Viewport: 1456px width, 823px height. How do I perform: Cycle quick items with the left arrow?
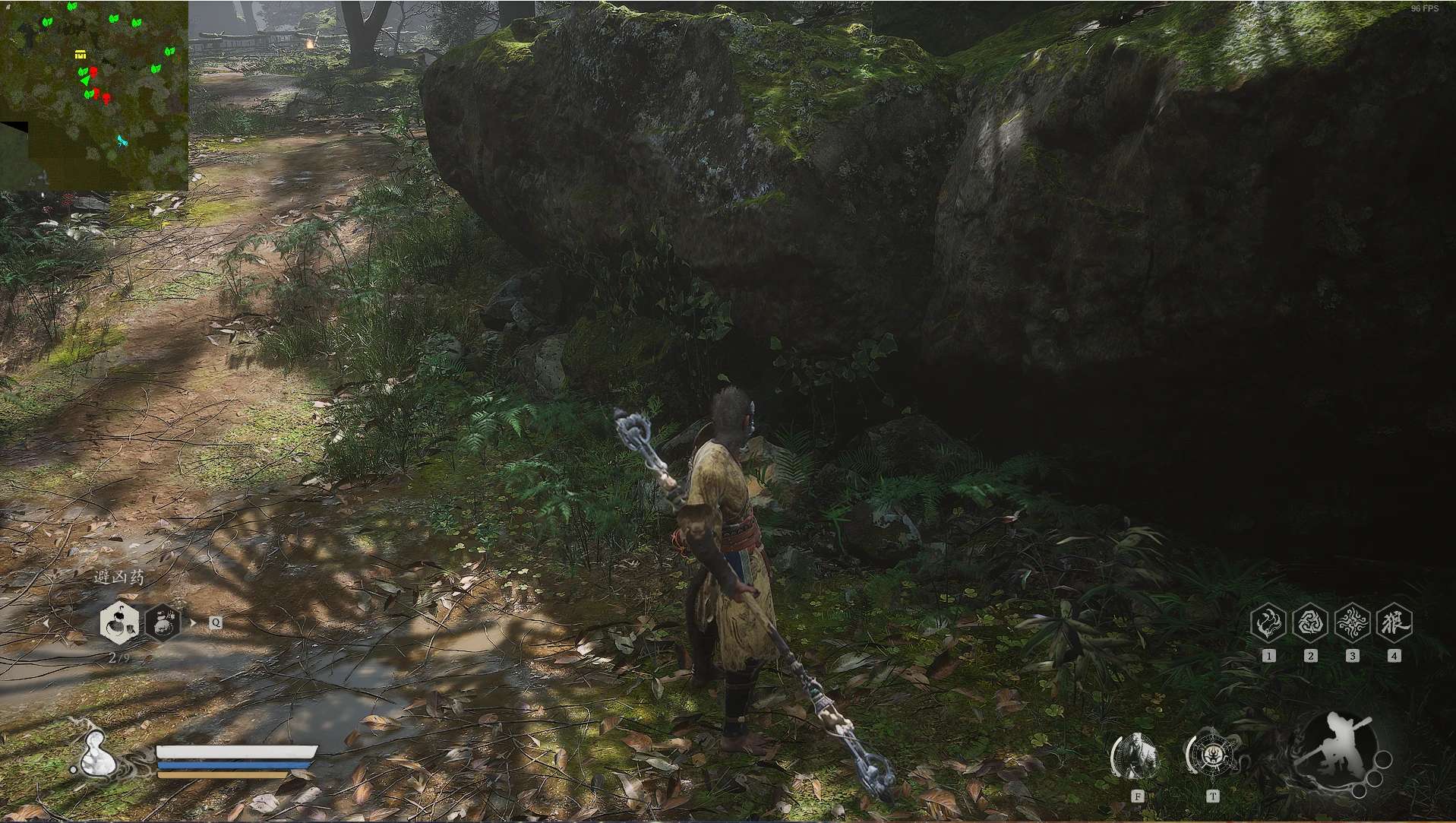[x=46, y=623]
